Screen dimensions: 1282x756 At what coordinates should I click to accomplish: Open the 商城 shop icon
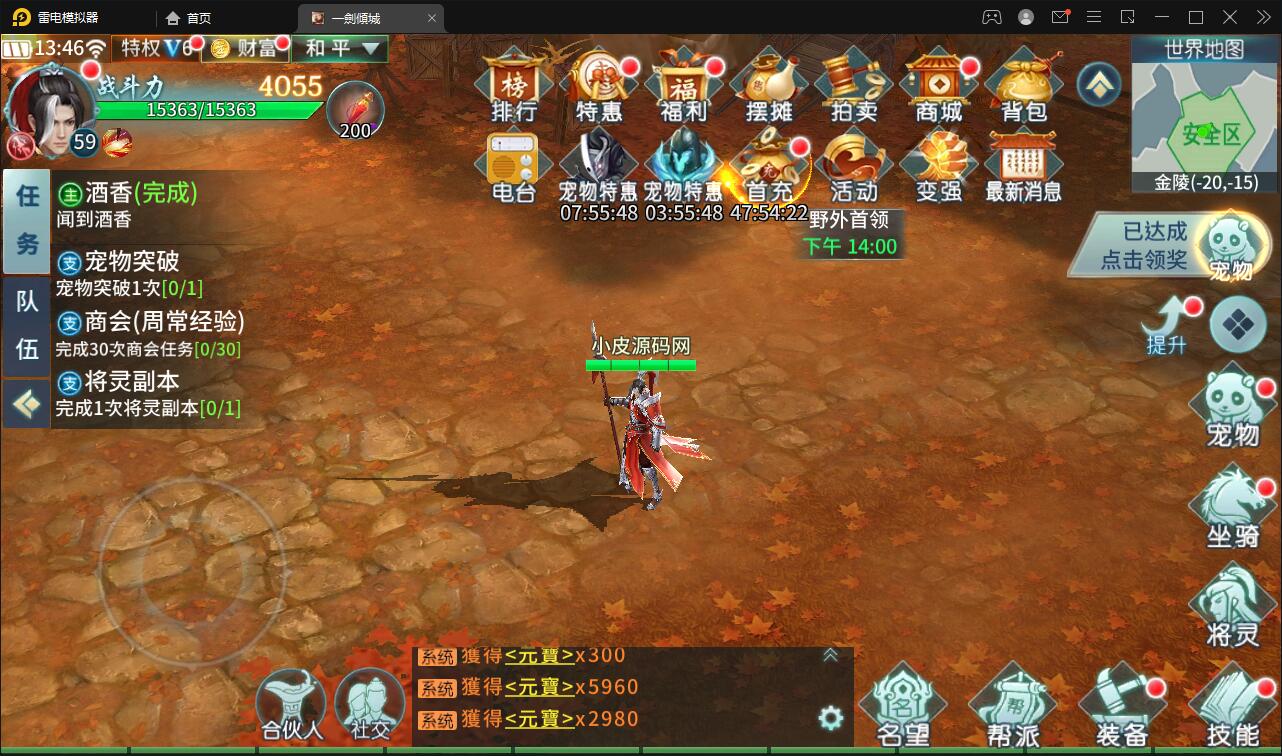[938, 86]
